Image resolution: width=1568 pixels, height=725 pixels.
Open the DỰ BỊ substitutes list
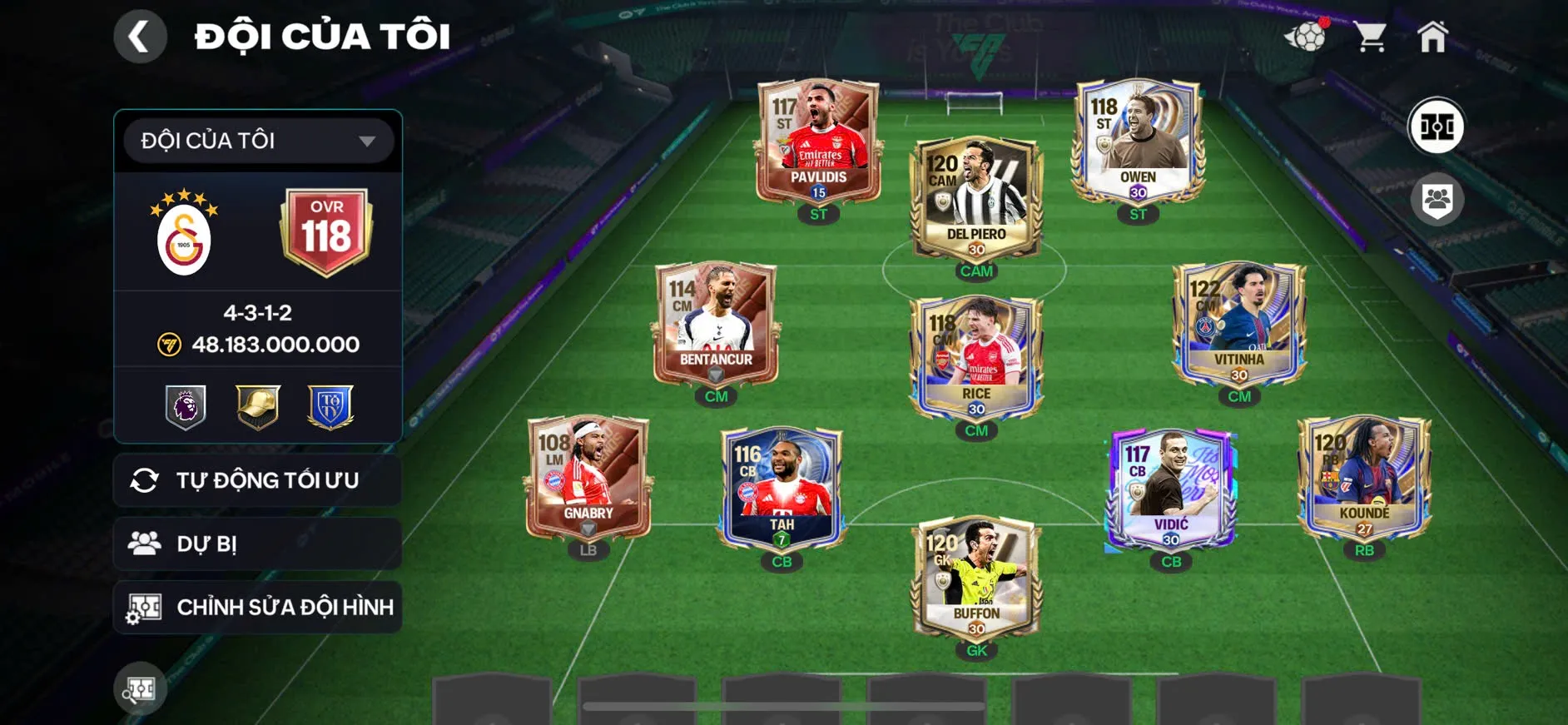point(258,544)
